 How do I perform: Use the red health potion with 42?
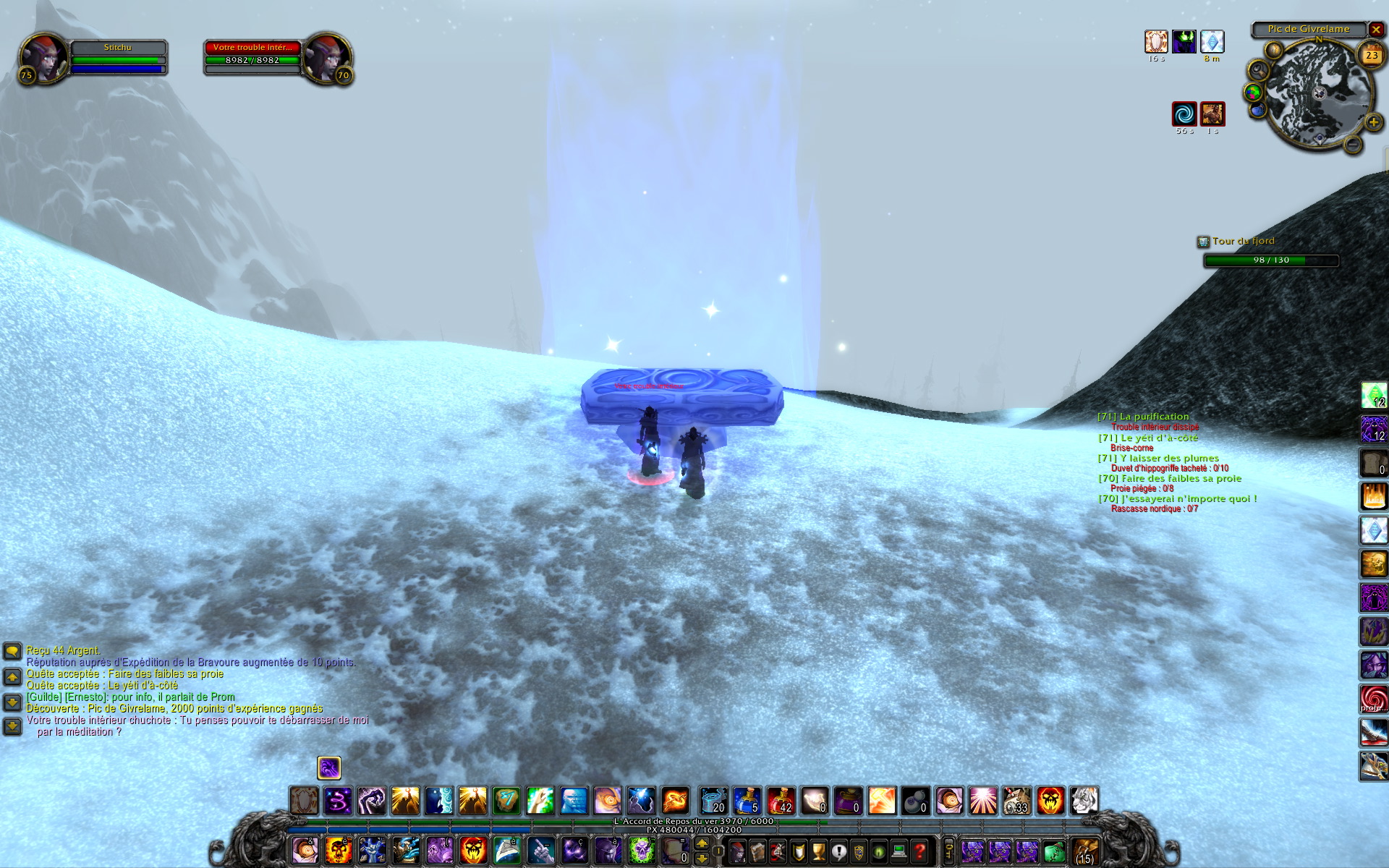(x=781, y=801)
